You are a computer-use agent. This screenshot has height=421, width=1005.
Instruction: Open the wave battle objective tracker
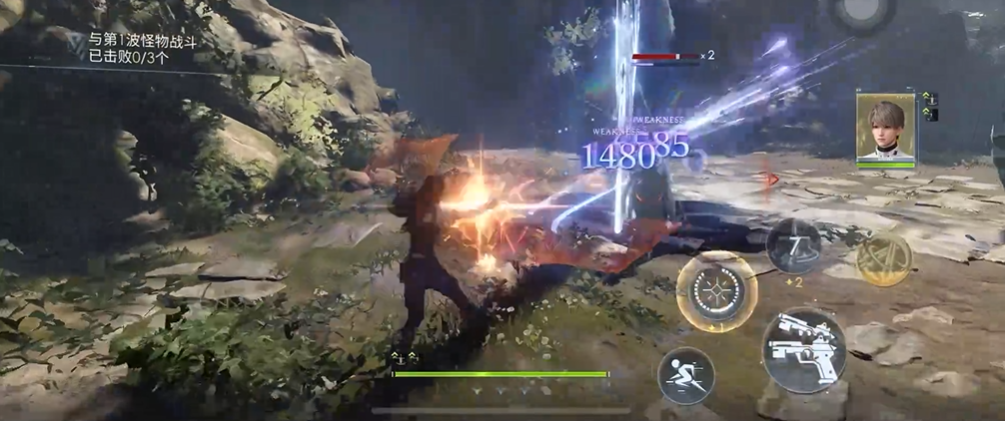coord(140,48)
